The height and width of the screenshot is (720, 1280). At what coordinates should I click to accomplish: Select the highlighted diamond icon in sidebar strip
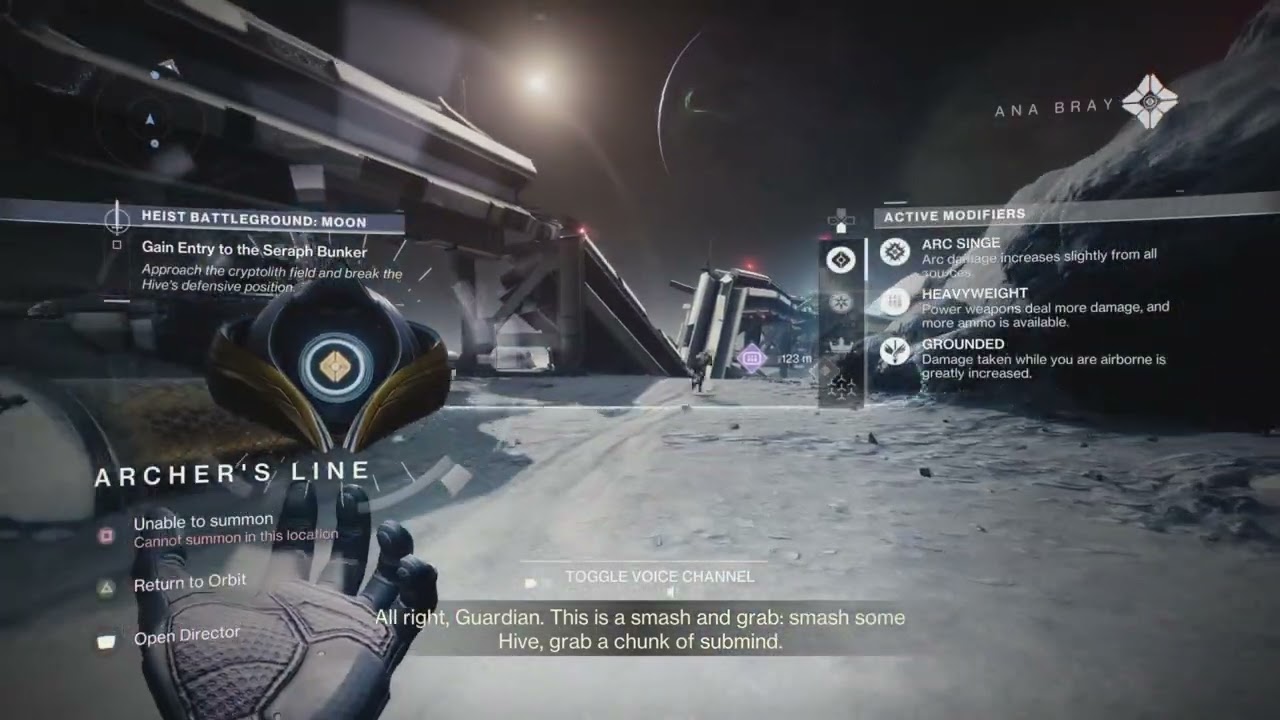(841, 261)
